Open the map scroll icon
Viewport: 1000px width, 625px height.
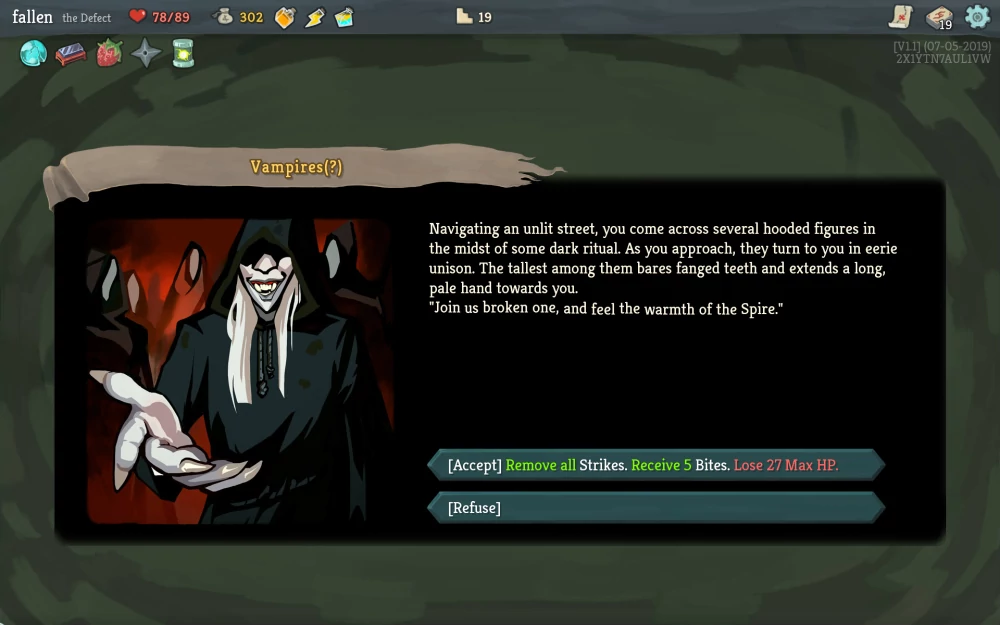tap(901, 16)
